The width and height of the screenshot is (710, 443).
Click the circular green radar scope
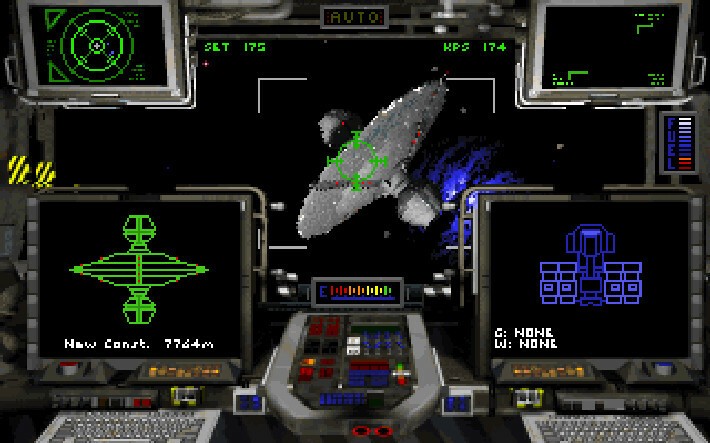[96, 44]
